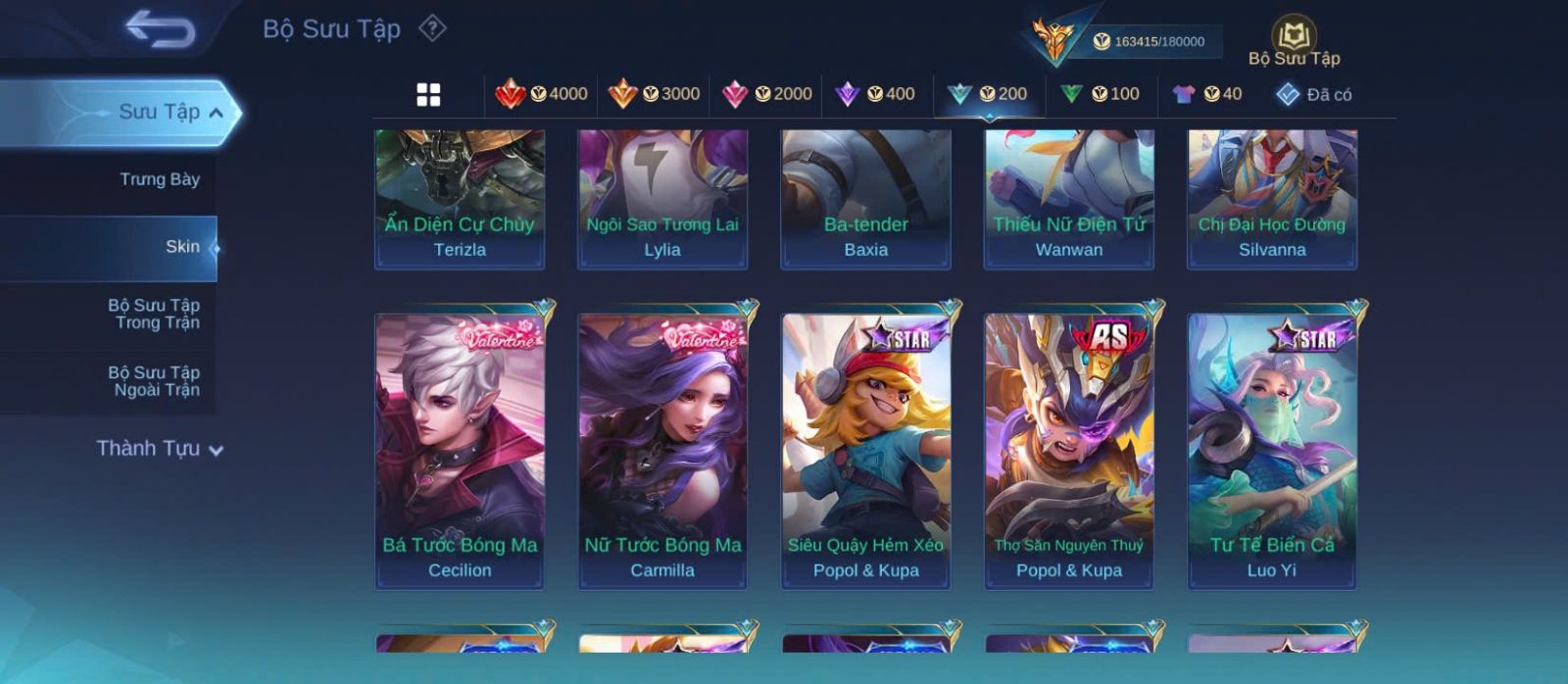Collapse the Sưu Tập menu section
This screenshot has width=1568, height=684.
[x=217, y=113]
